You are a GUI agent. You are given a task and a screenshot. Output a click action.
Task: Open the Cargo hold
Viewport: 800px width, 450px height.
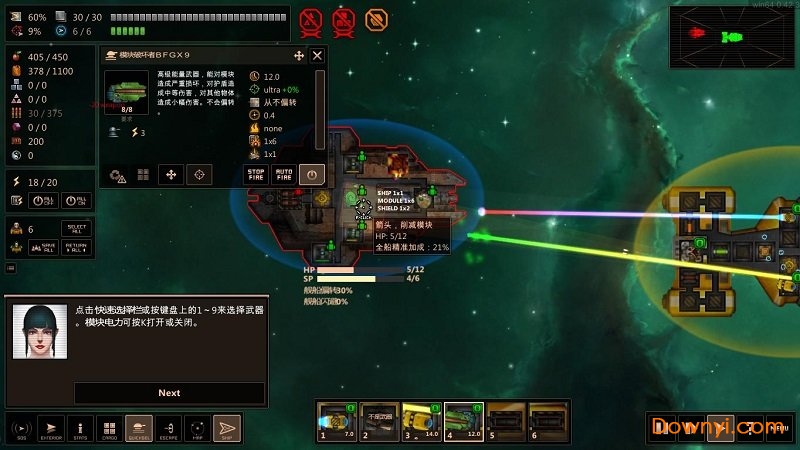tap(109, 428)
